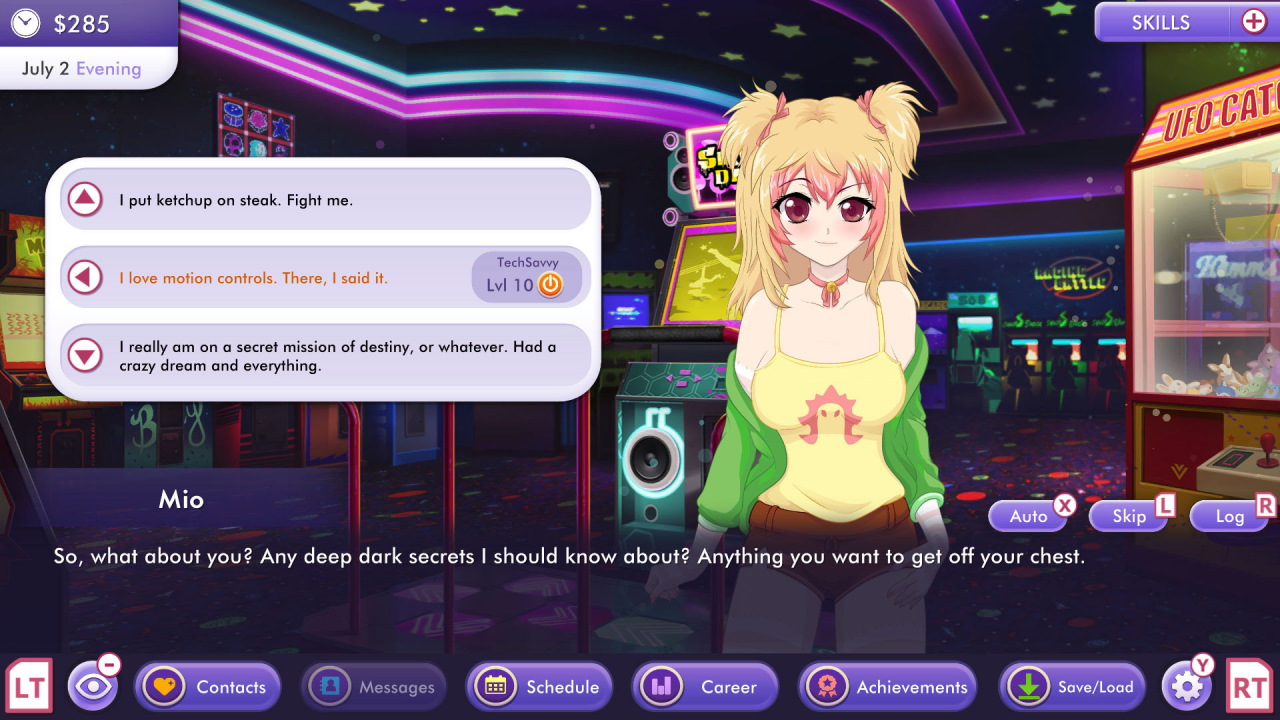
Task: Click the LT indicator in the bottom bar
Action: tap(28, 687)
